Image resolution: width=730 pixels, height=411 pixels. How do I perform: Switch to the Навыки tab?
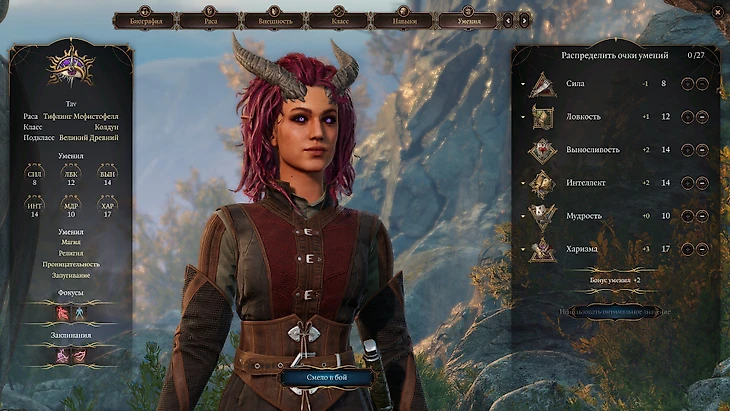point(404,19)
